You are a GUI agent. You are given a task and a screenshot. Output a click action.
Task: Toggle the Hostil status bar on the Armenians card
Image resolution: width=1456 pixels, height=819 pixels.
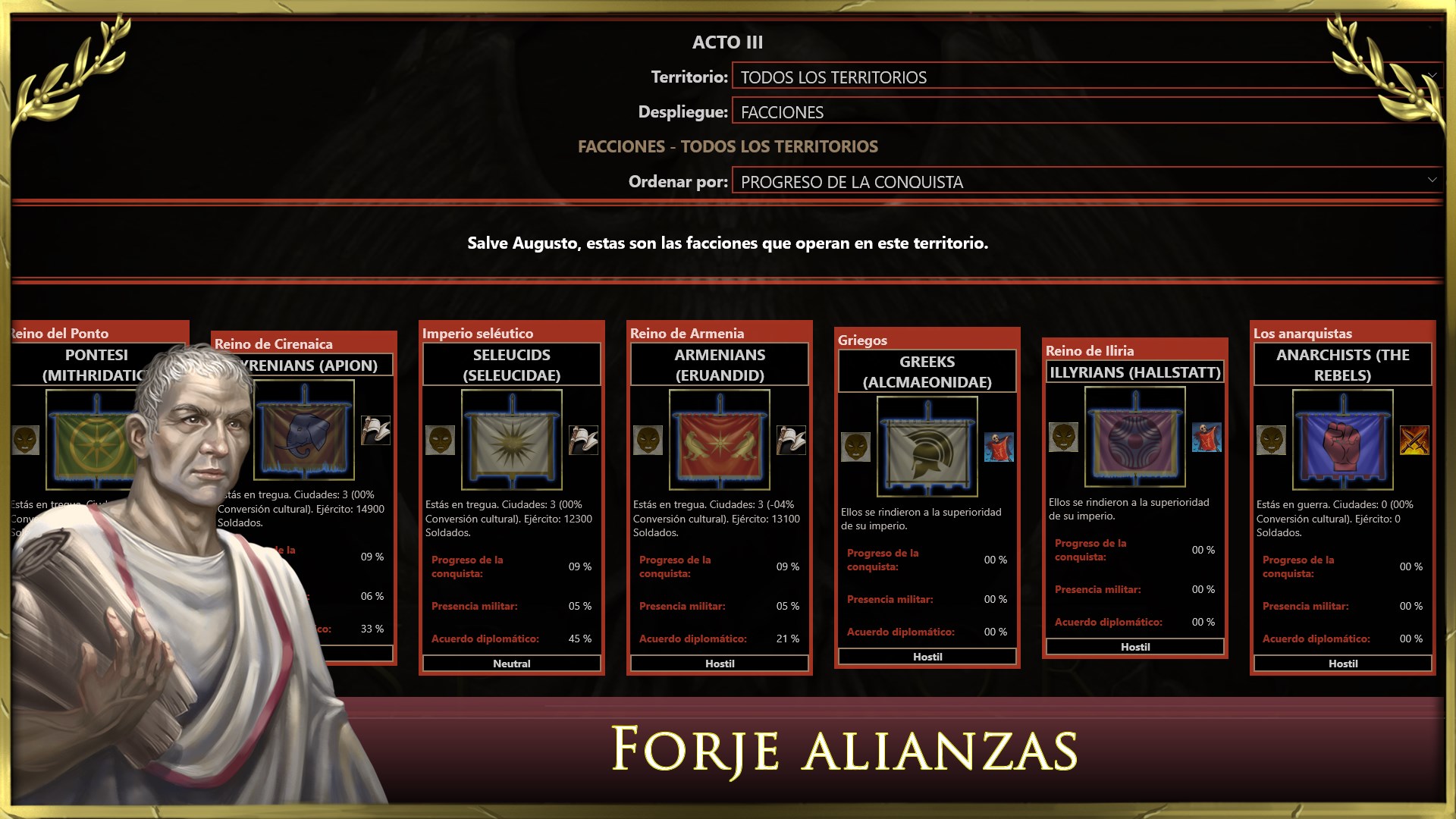(718, 663)
